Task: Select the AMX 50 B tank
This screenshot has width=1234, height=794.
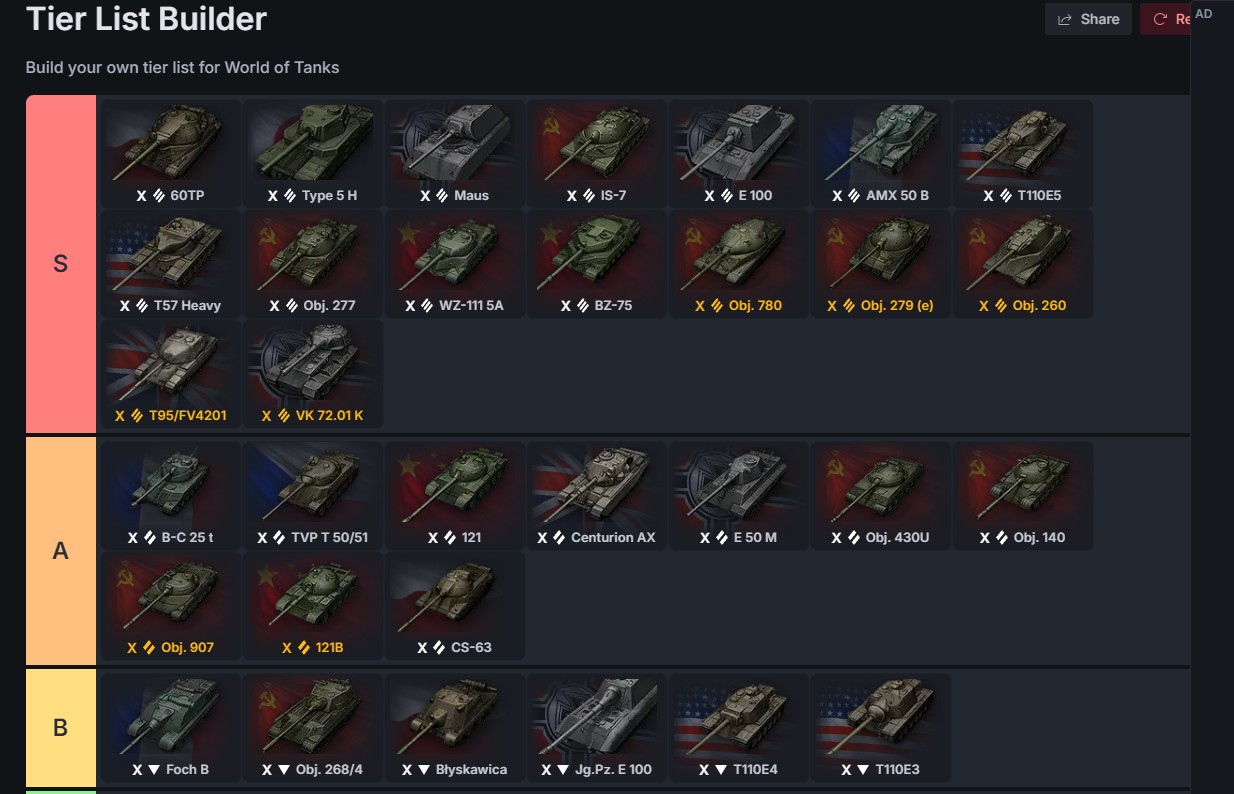Action: point(881,152)
